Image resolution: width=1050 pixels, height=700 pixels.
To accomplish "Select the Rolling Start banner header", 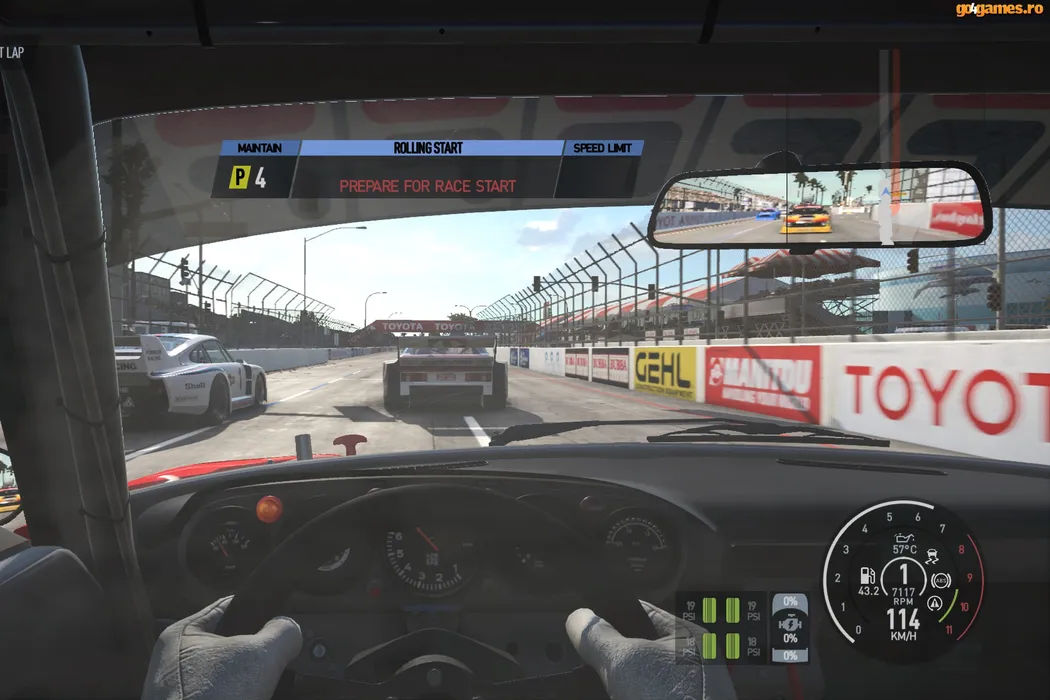I will (x=430, y=148).
